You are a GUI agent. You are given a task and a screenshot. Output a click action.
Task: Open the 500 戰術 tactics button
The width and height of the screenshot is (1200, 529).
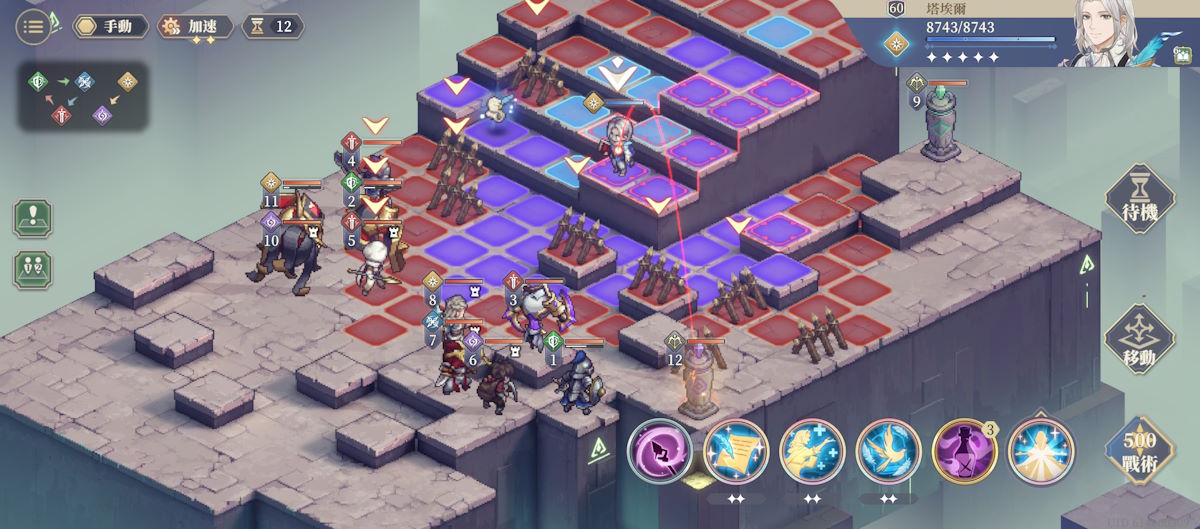click(x=1138, y=449)
